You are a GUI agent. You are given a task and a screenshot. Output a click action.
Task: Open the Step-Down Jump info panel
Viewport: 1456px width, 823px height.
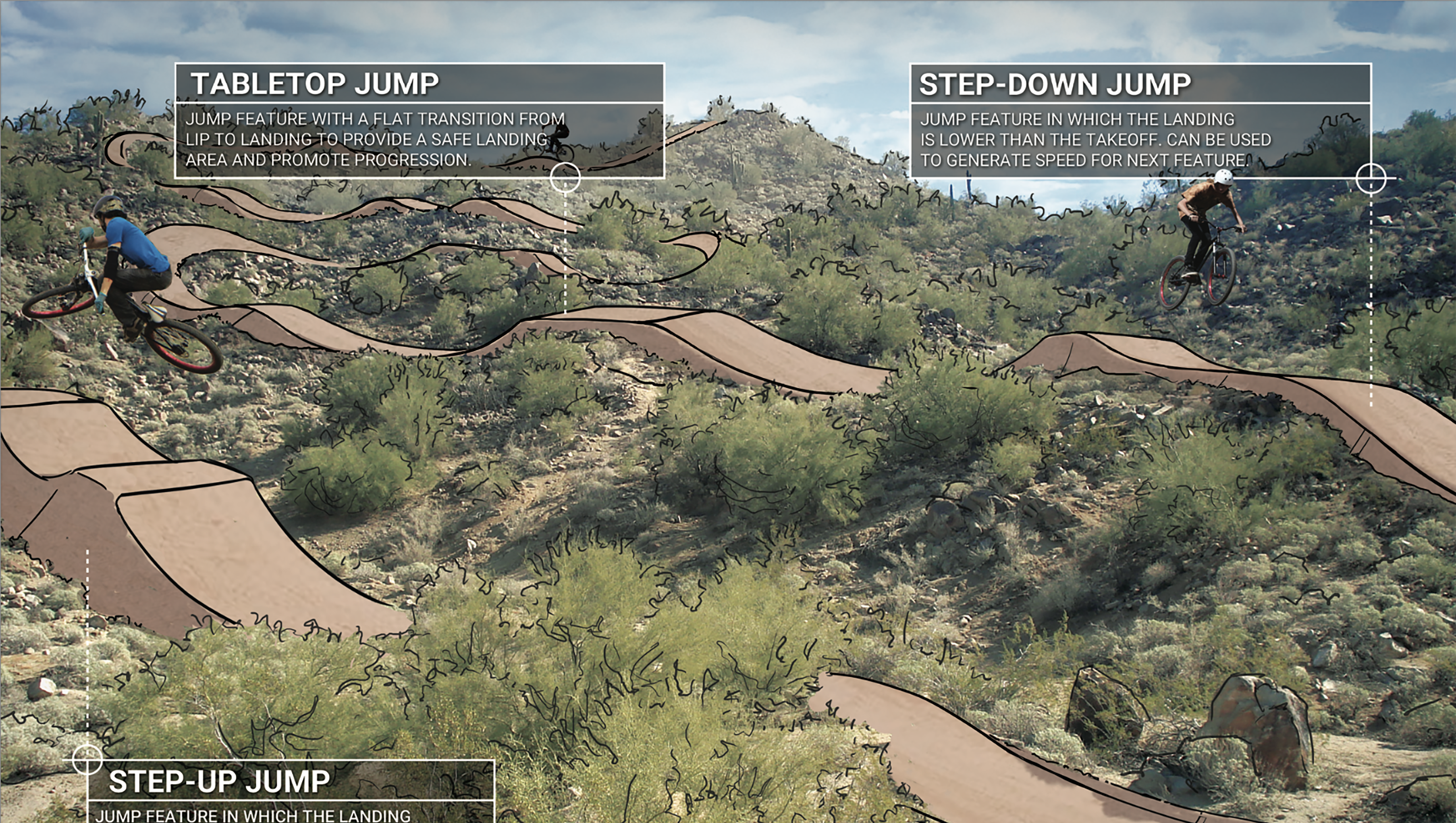1140,121
